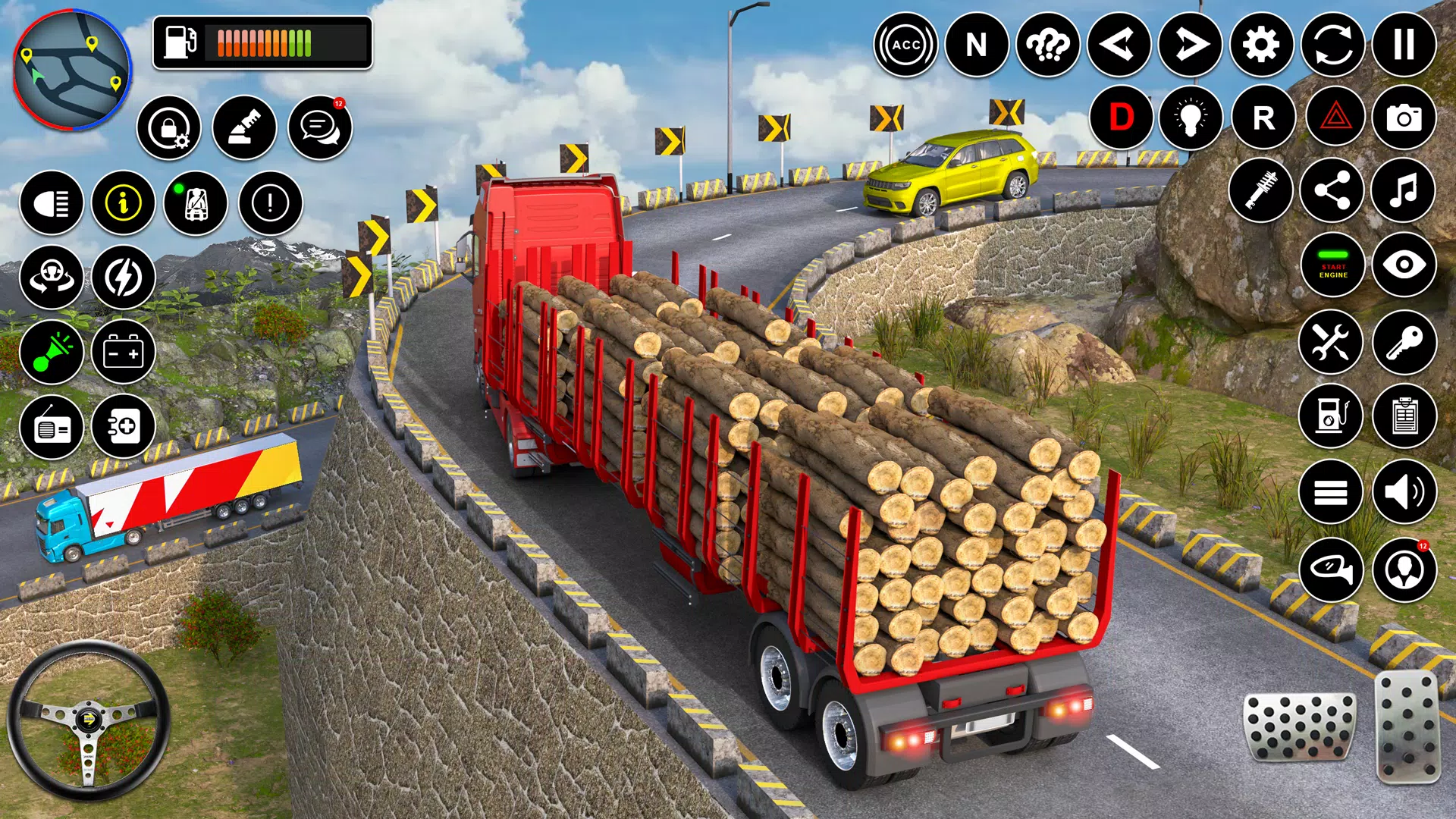
Task: Click the share icon
Action: pyautogui.click(x=1332, y=190)
